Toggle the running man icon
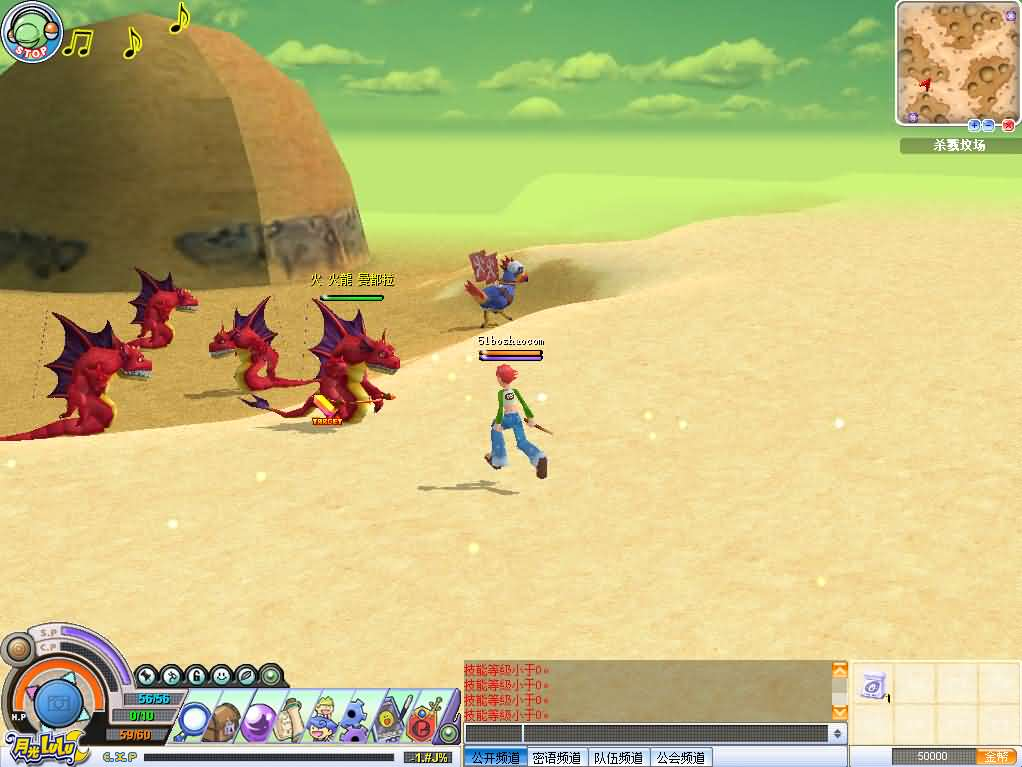The image size is (1022, 767). (x=171, y=675)
